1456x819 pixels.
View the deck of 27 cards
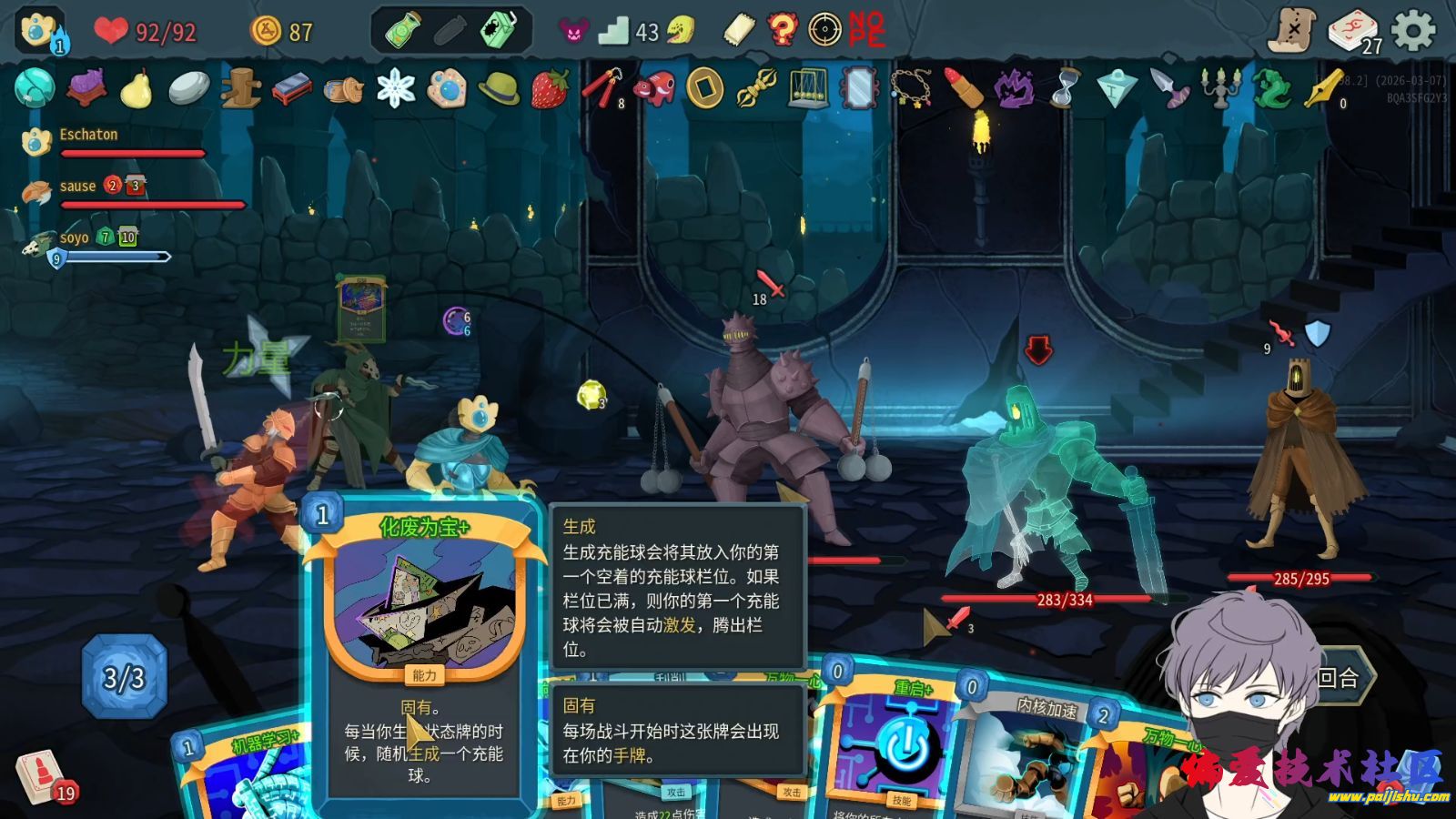pos(1353,32)
